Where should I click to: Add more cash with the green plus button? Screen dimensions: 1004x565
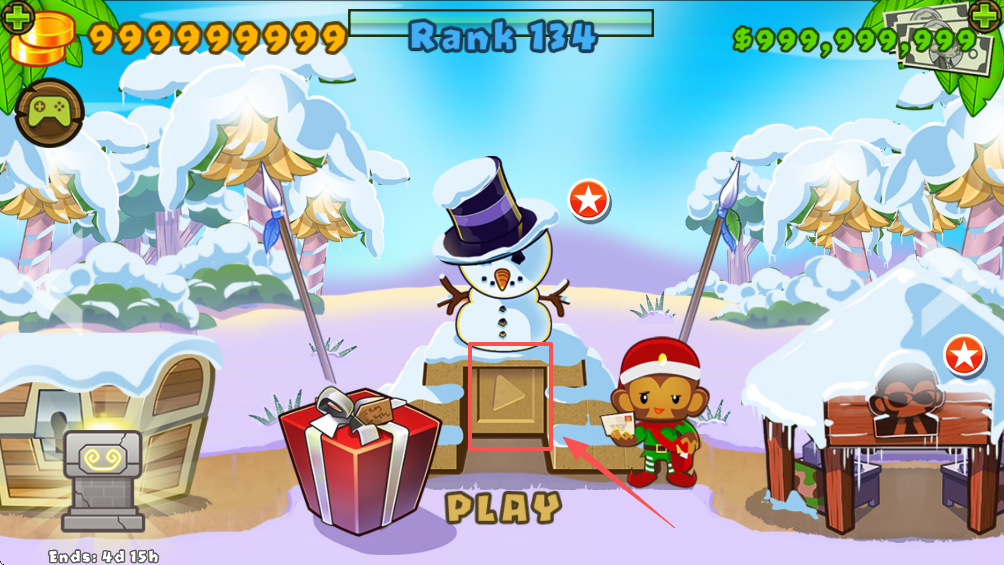[x=984, y=17]
